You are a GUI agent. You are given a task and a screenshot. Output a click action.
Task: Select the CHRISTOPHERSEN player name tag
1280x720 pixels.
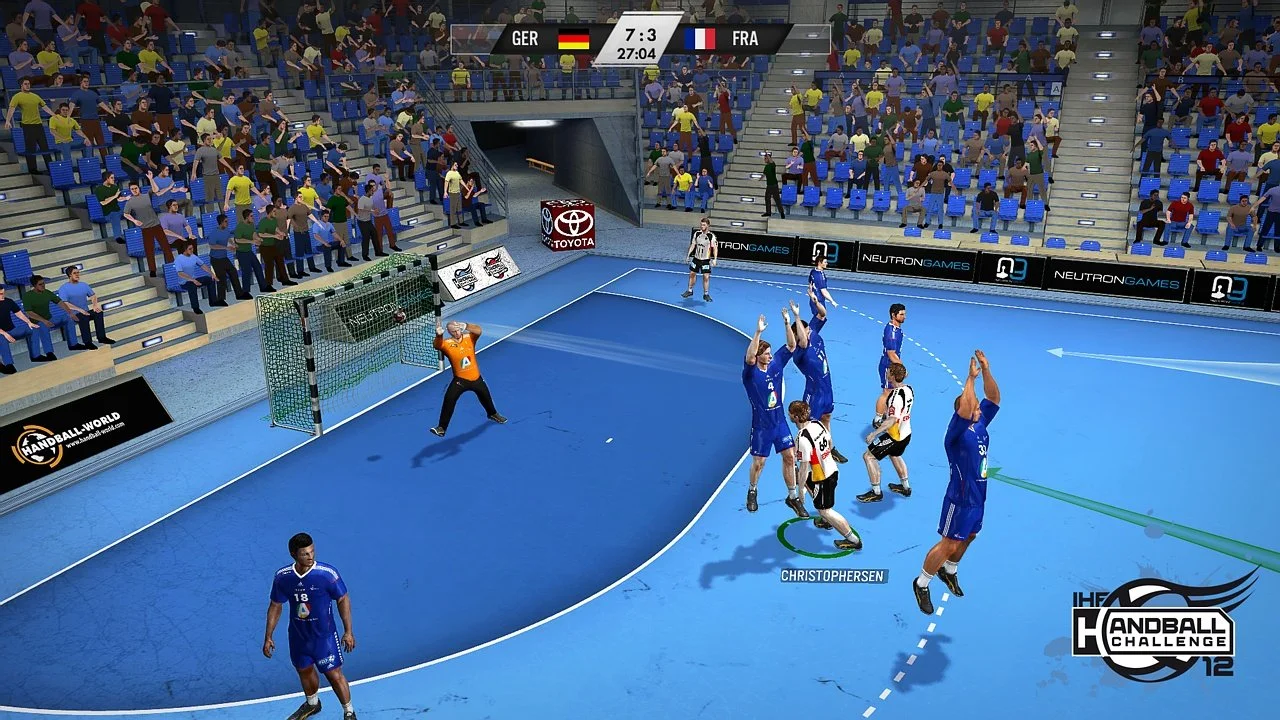click(831, 575)
